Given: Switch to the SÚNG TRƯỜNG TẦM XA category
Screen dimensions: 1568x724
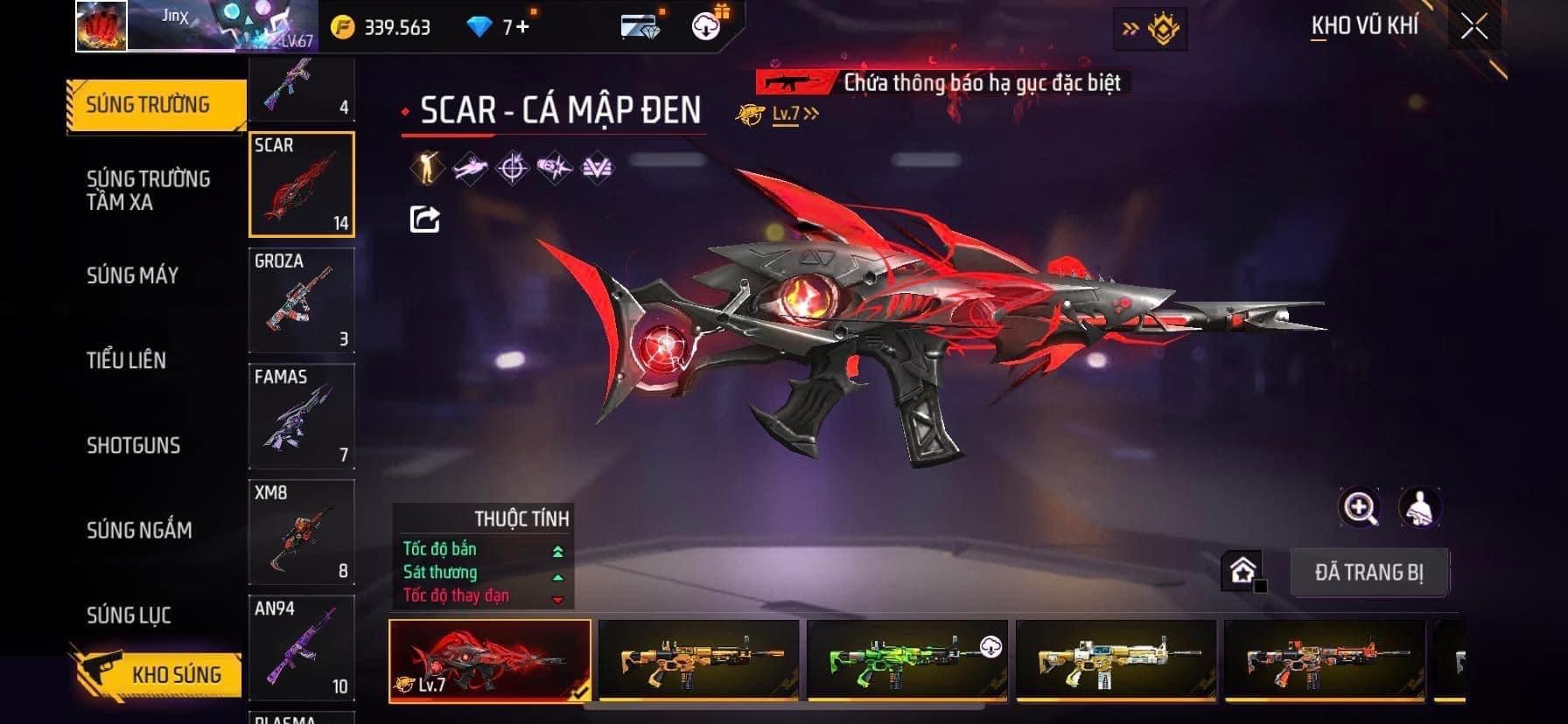Looking at the screenshot, I should coord(148,191).
